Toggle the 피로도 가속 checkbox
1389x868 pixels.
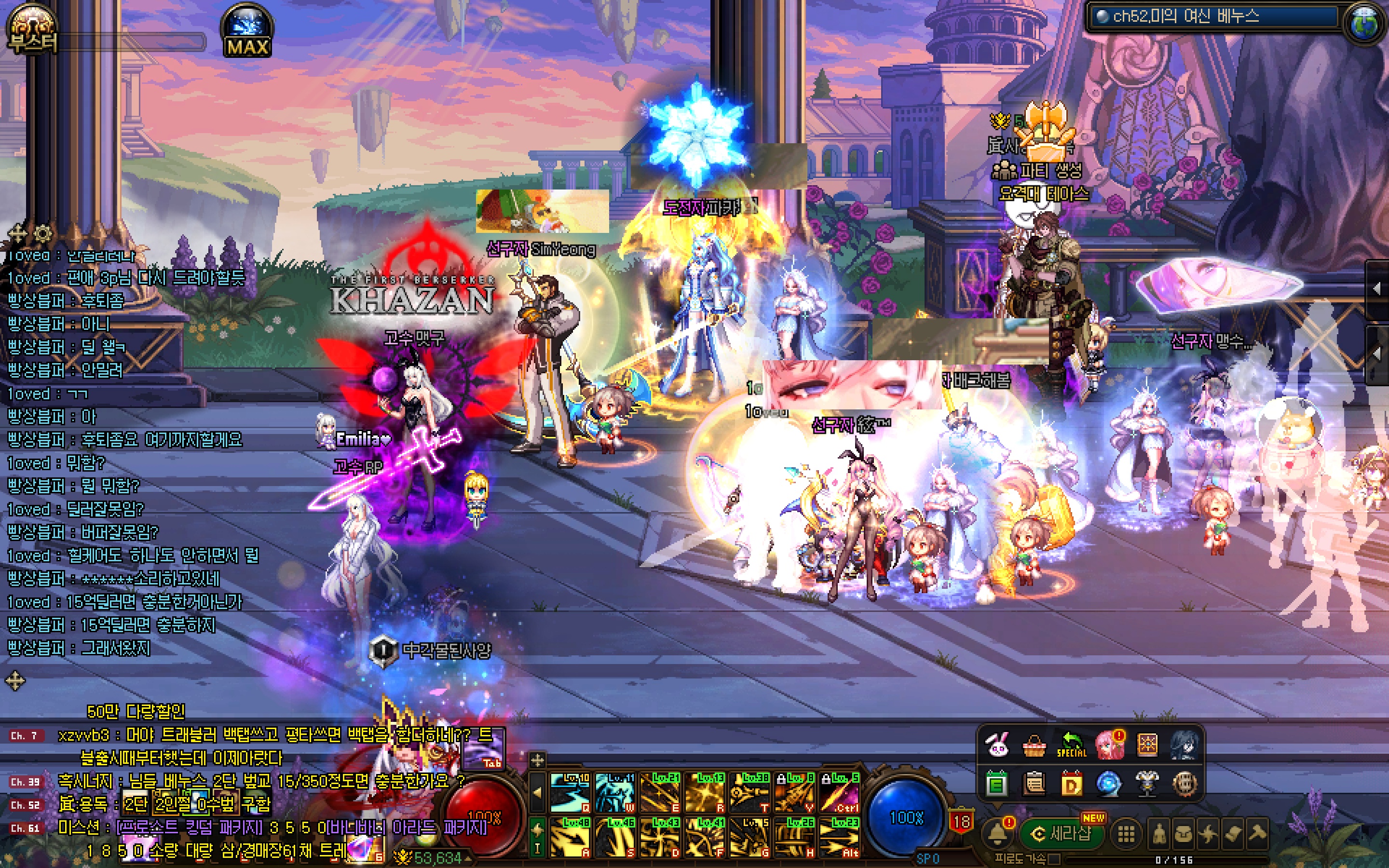(1053, 859)
